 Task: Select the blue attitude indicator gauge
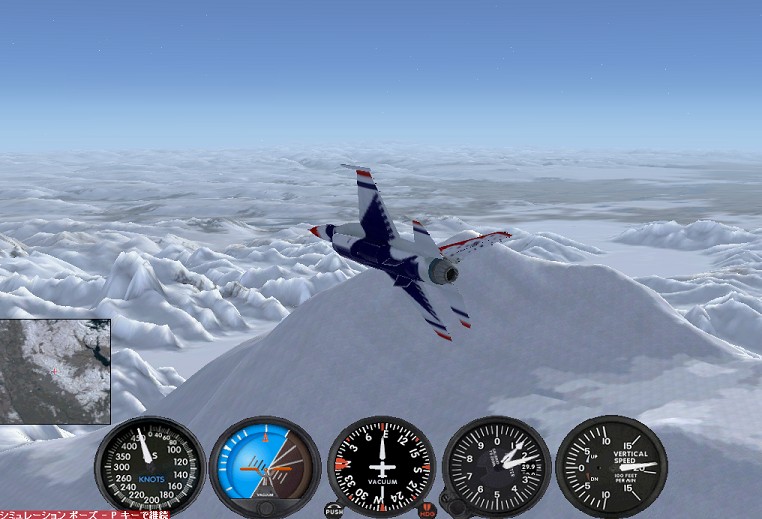pyautogui.click(x=265, y=466)
